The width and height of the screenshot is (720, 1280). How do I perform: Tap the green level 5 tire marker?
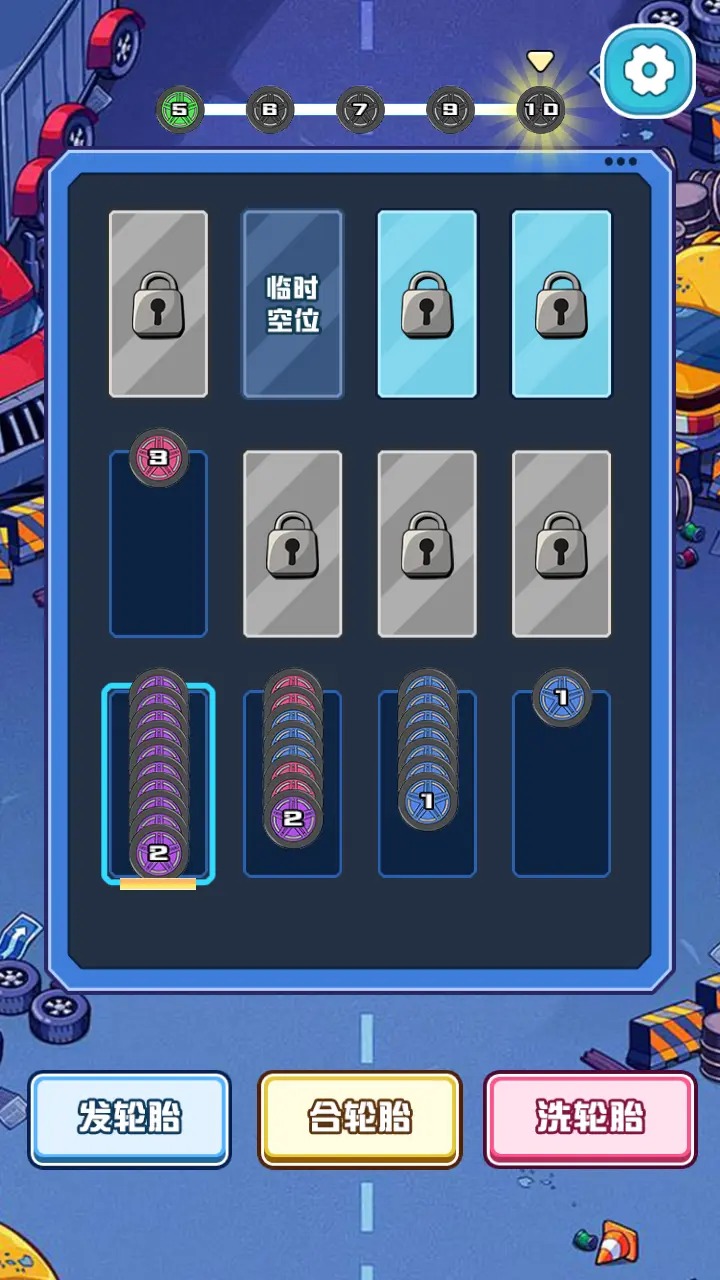click(x=180, y=110)
